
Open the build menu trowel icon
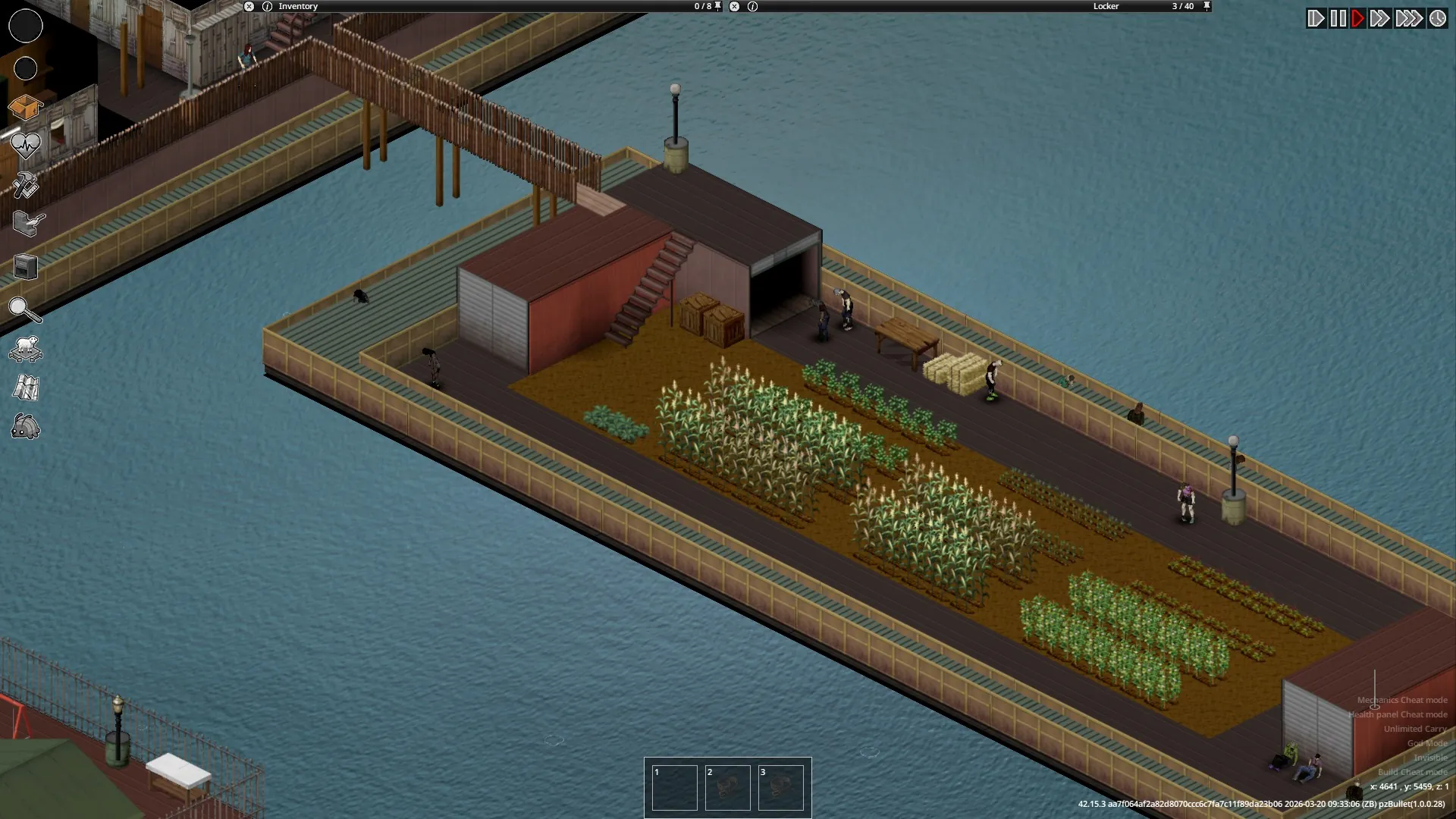(x=28, y=224)
